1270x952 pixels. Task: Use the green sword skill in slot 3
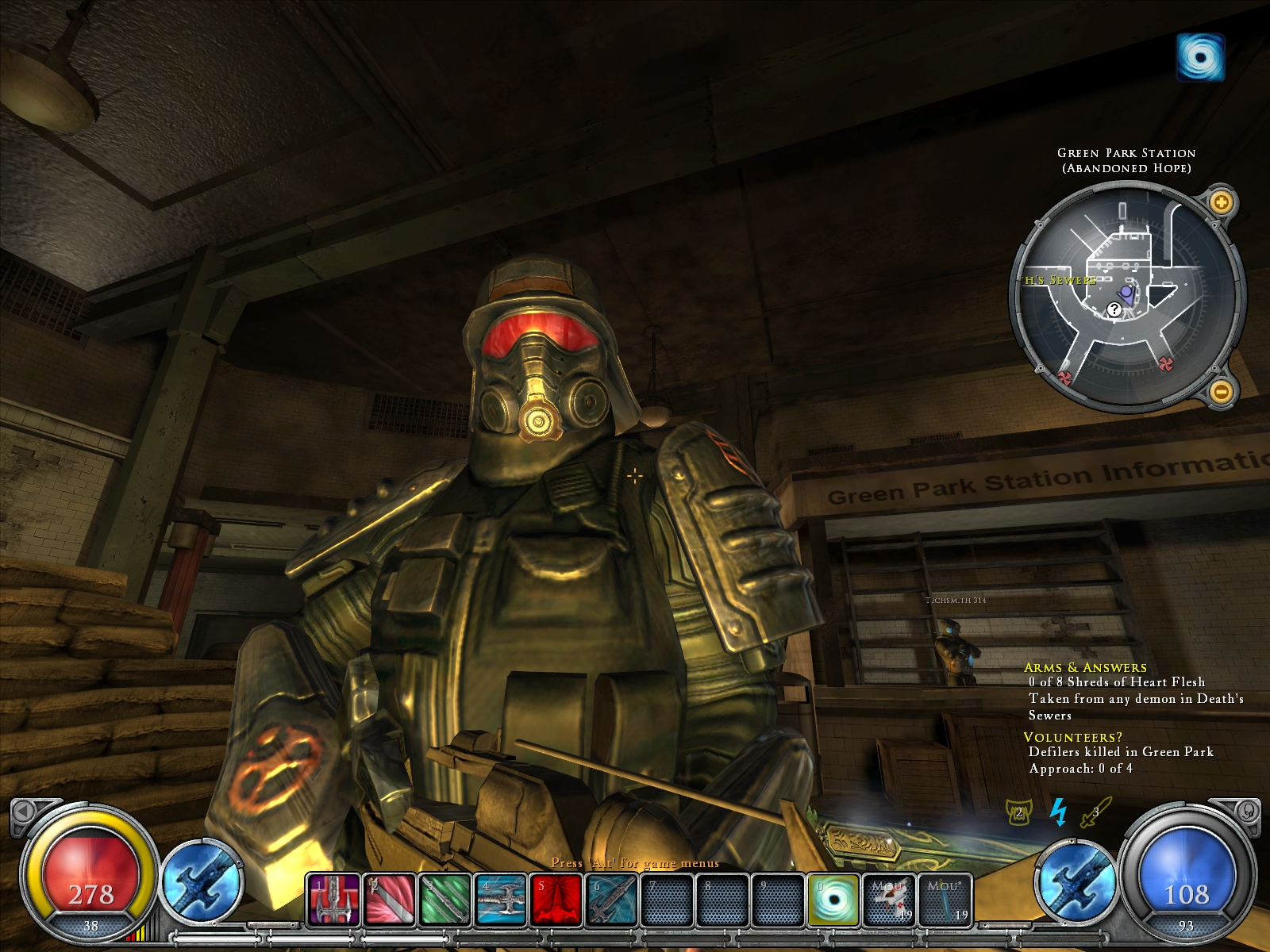pos(445,900)
